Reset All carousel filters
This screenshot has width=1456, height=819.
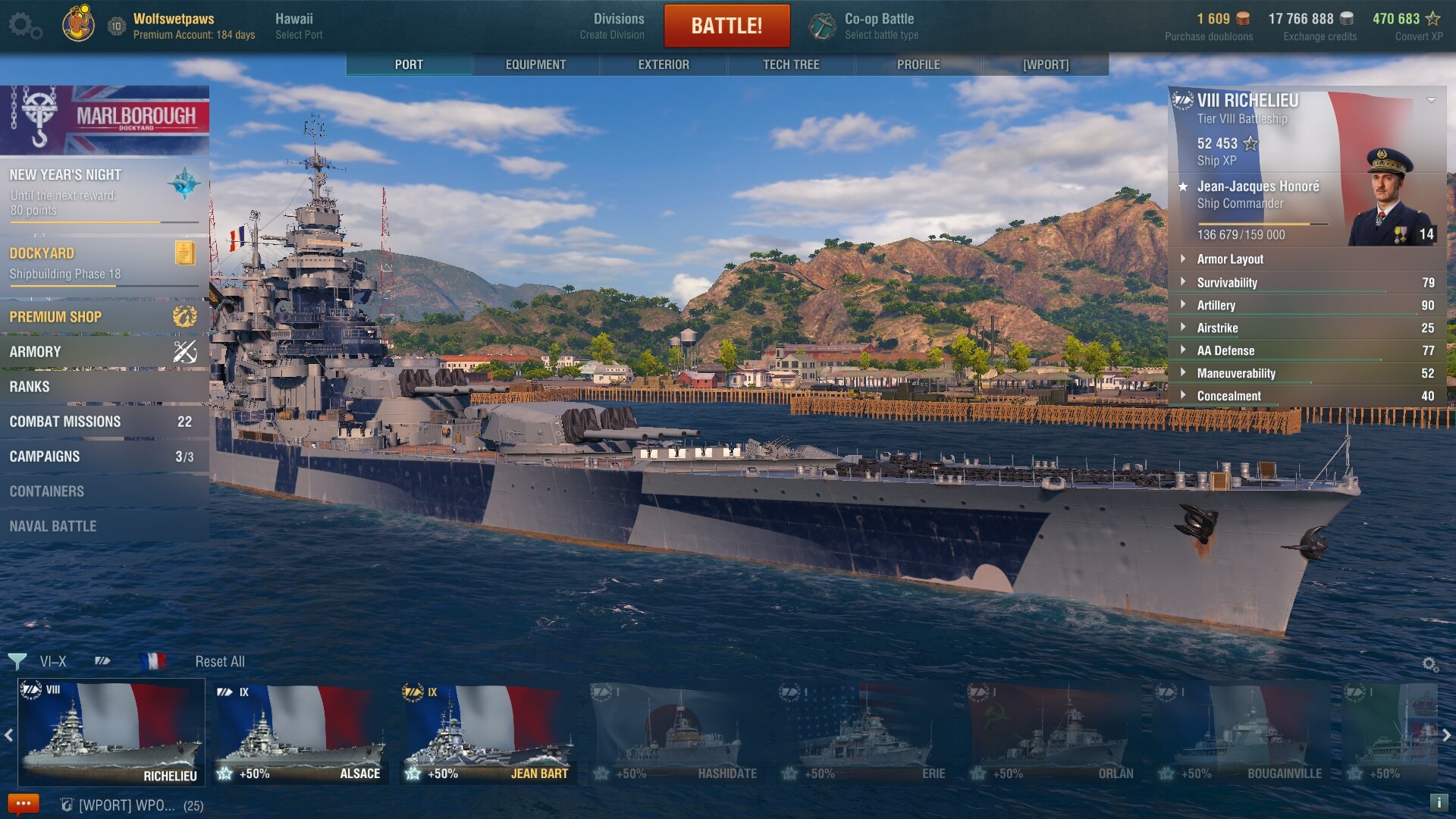[220, 661]
